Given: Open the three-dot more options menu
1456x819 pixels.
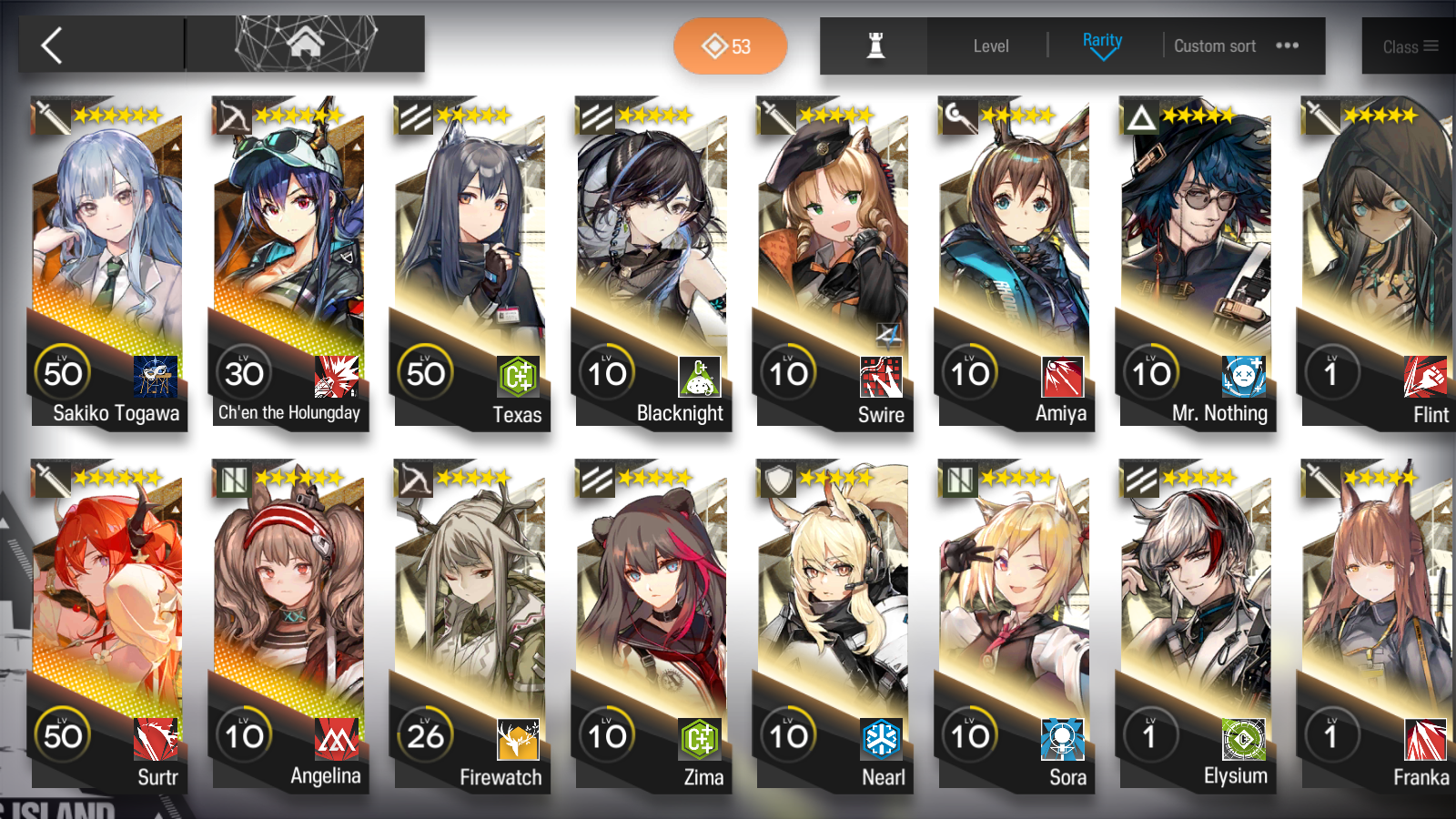Looking at the screenshot, I should pyautogui.click(x=1287, y=45).
